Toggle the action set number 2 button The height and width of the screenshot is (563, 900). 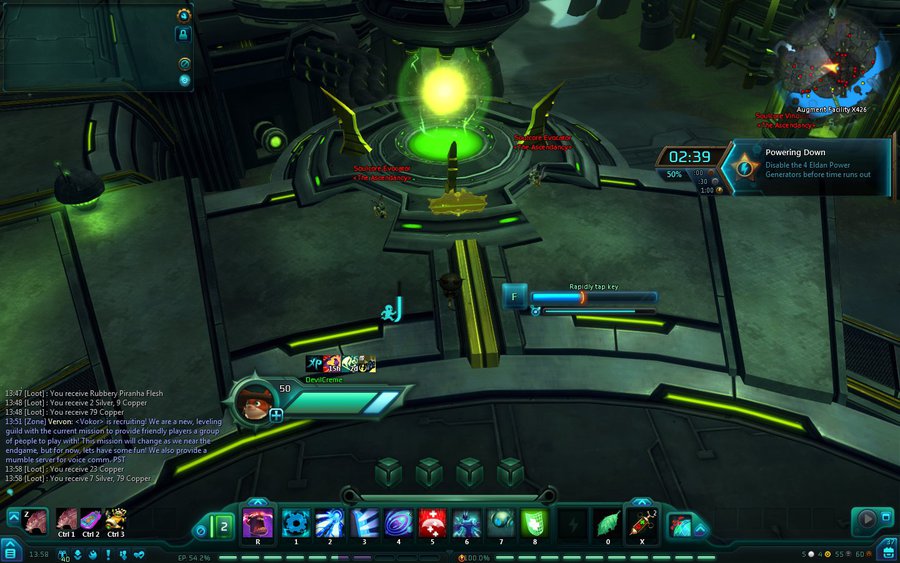pos(223,524)
